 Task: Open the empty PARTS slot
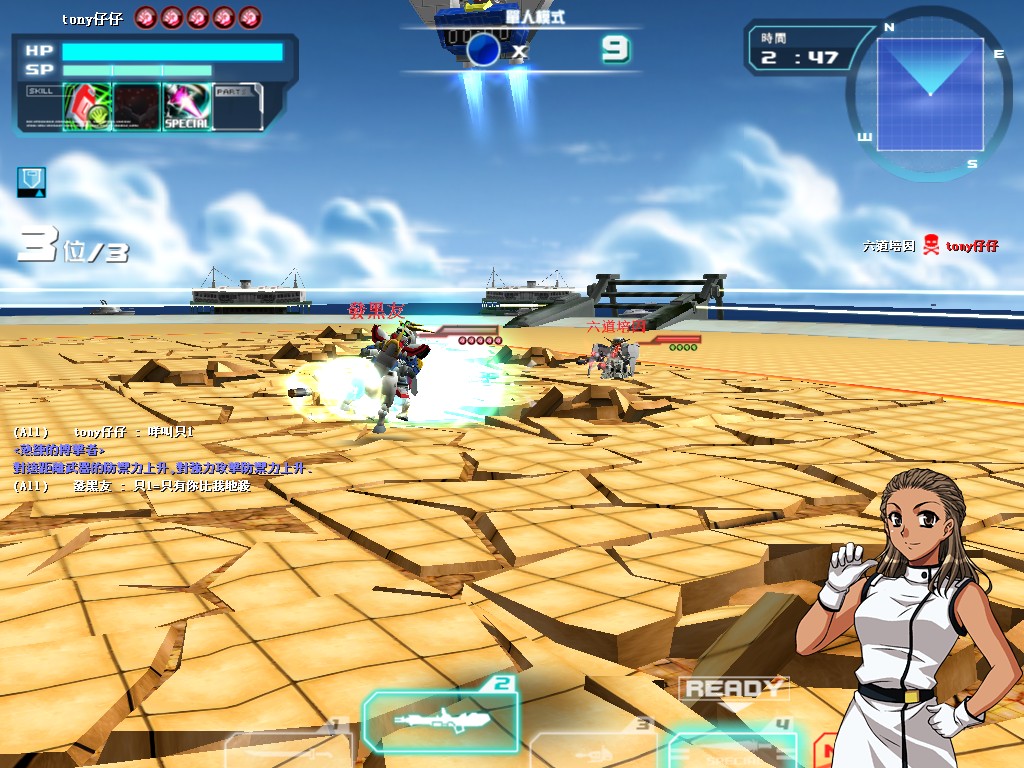[237, 106]
